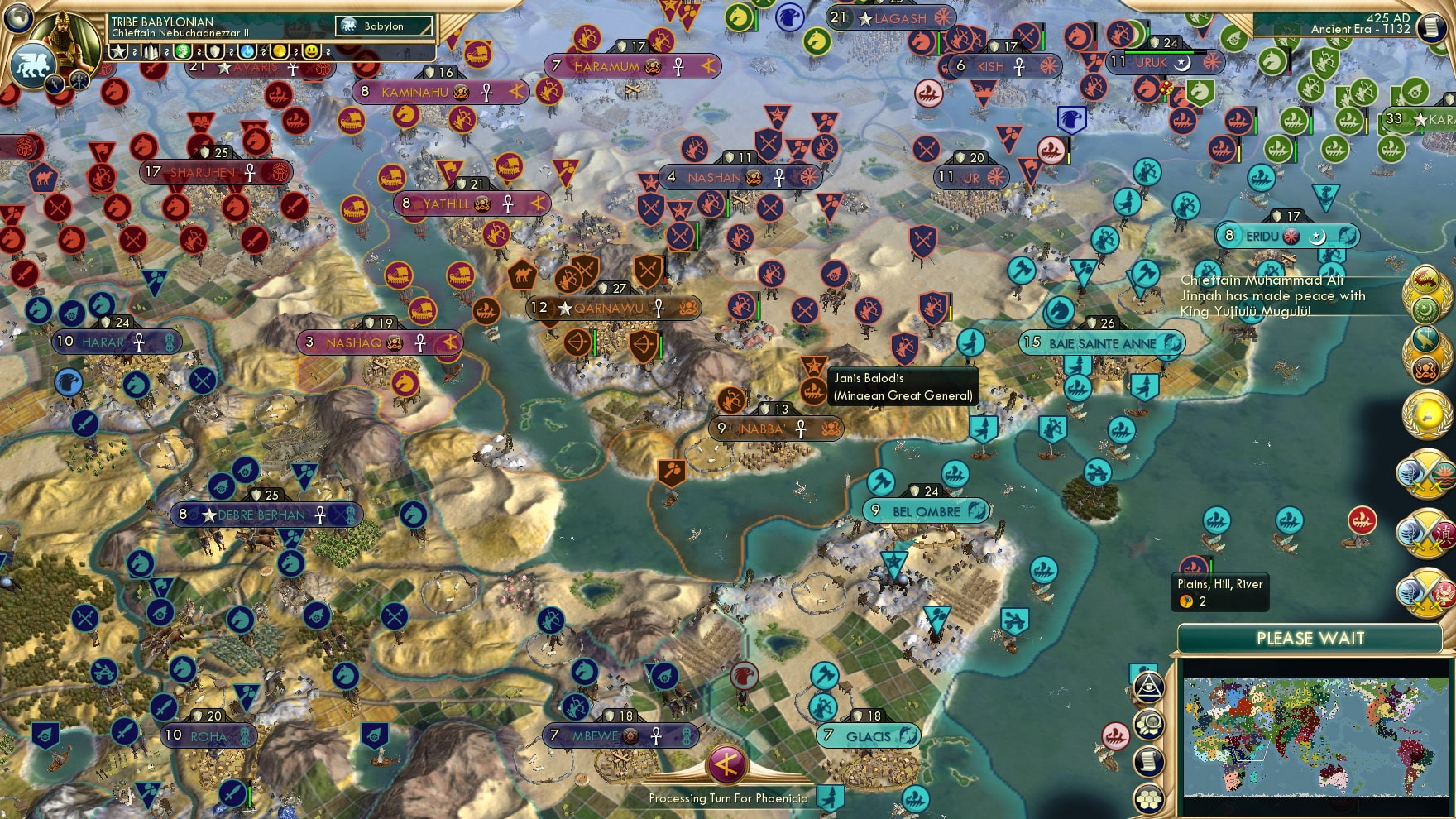Toggle strategic view using the magnifying glass icon
This screenshot has width=1456, height=819.
[1149, 723]
